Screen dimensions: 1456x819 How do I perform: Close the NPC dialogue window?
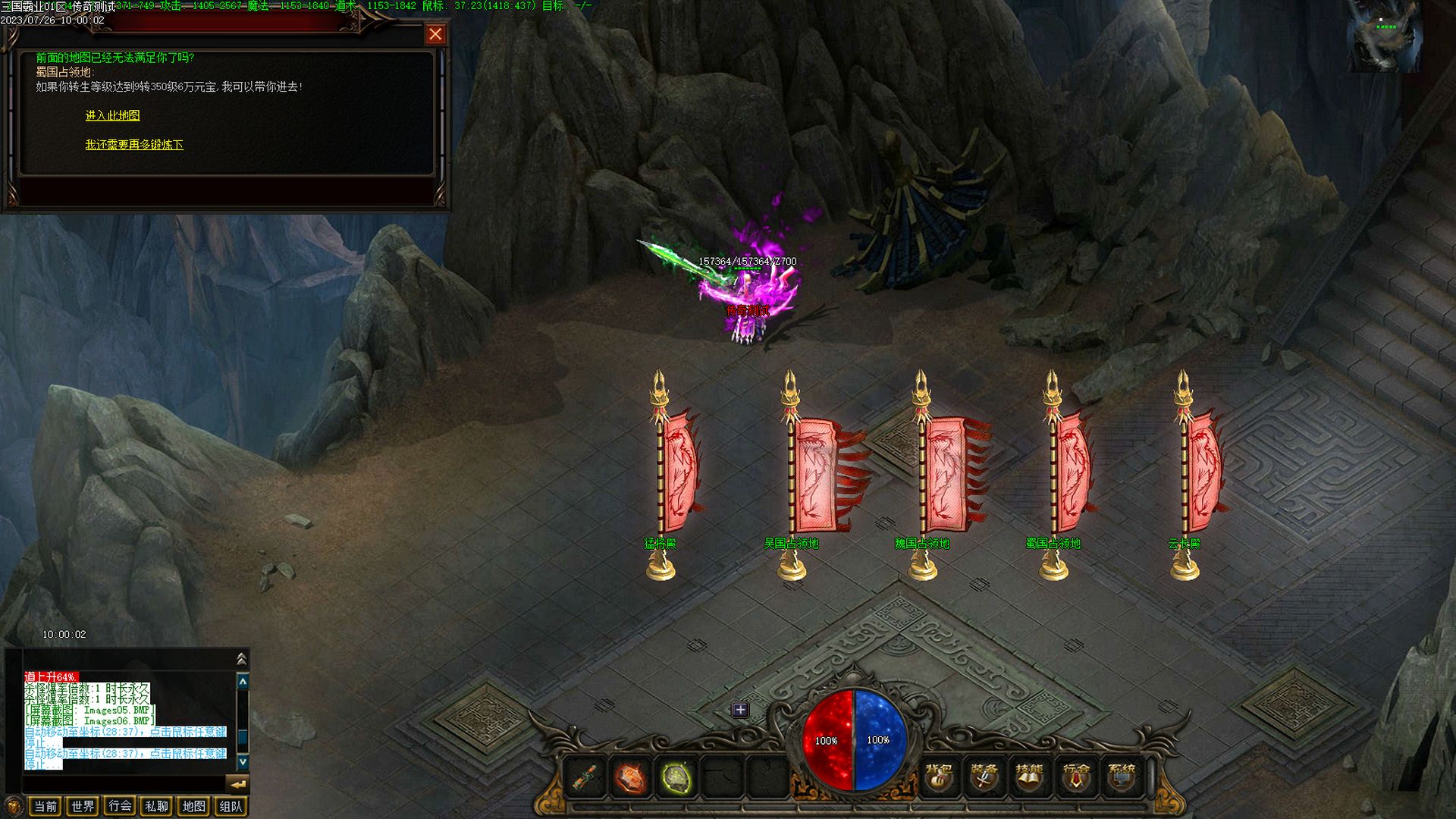[x=435, y=34]
